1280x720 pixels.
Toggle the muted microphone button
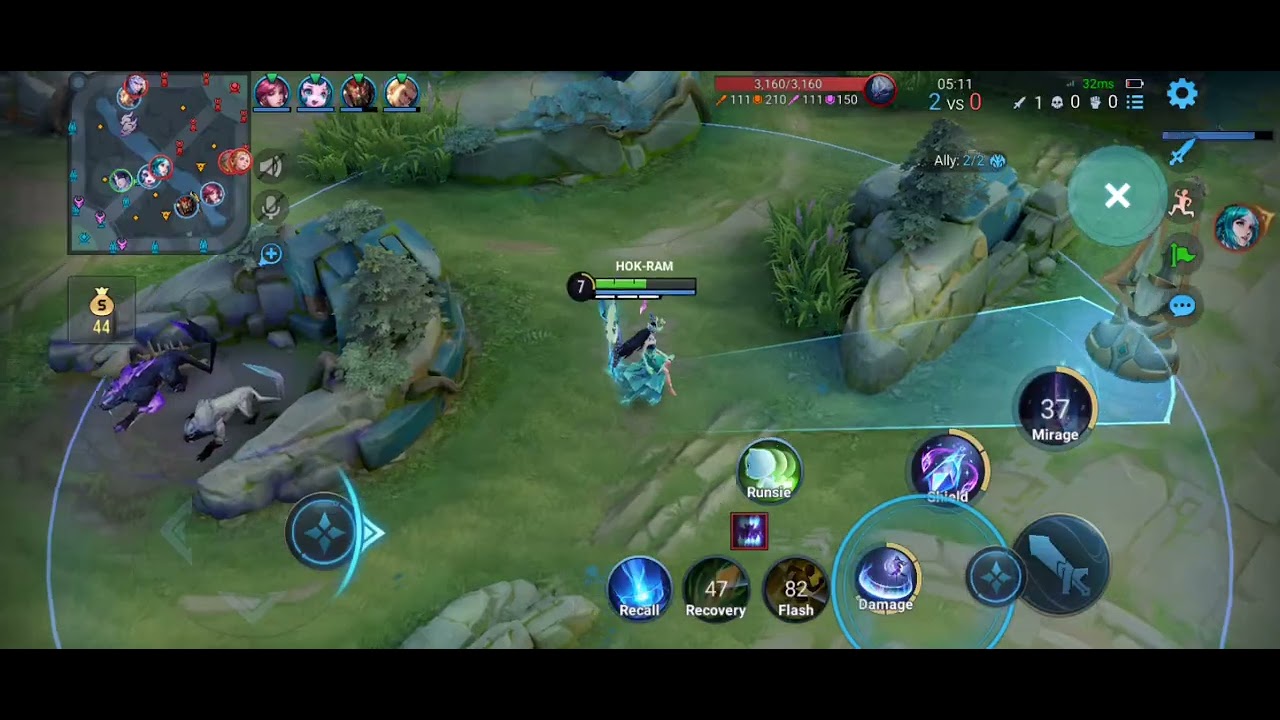pyautogui.click(x=270, y=208)
